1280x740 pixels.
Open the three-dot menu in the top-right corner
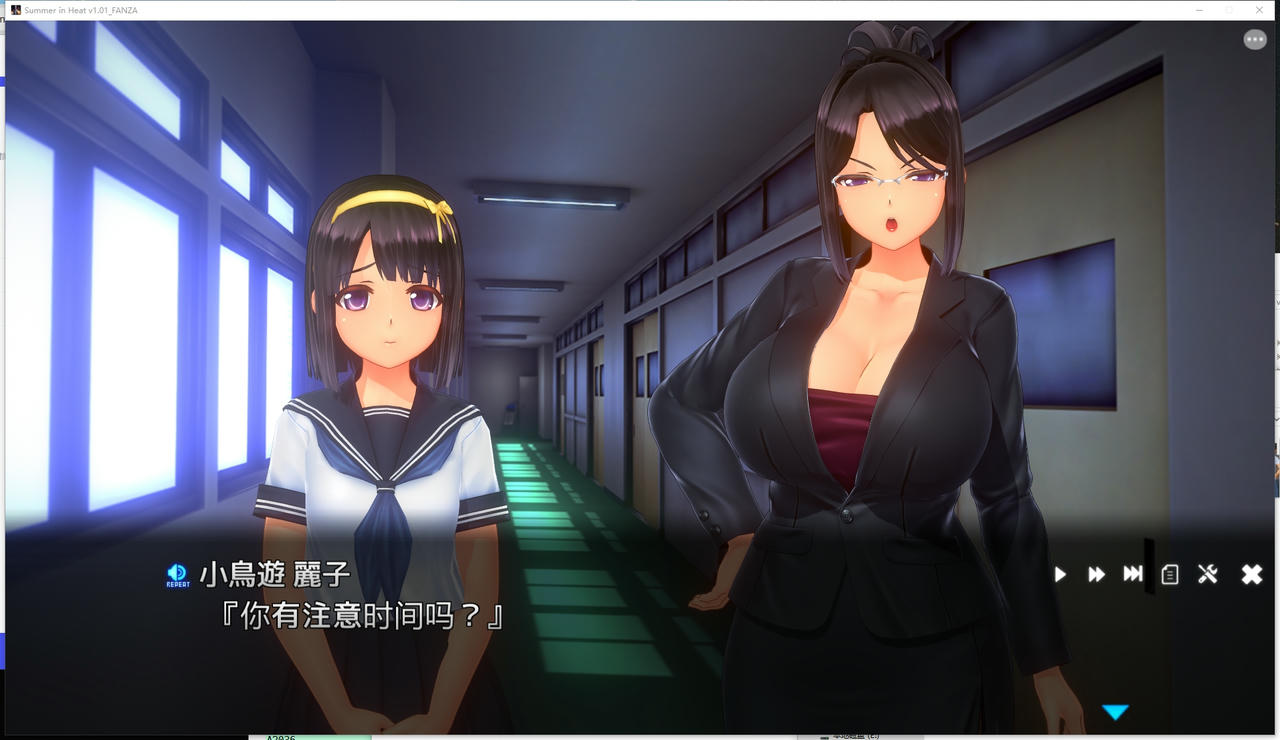1255,38
